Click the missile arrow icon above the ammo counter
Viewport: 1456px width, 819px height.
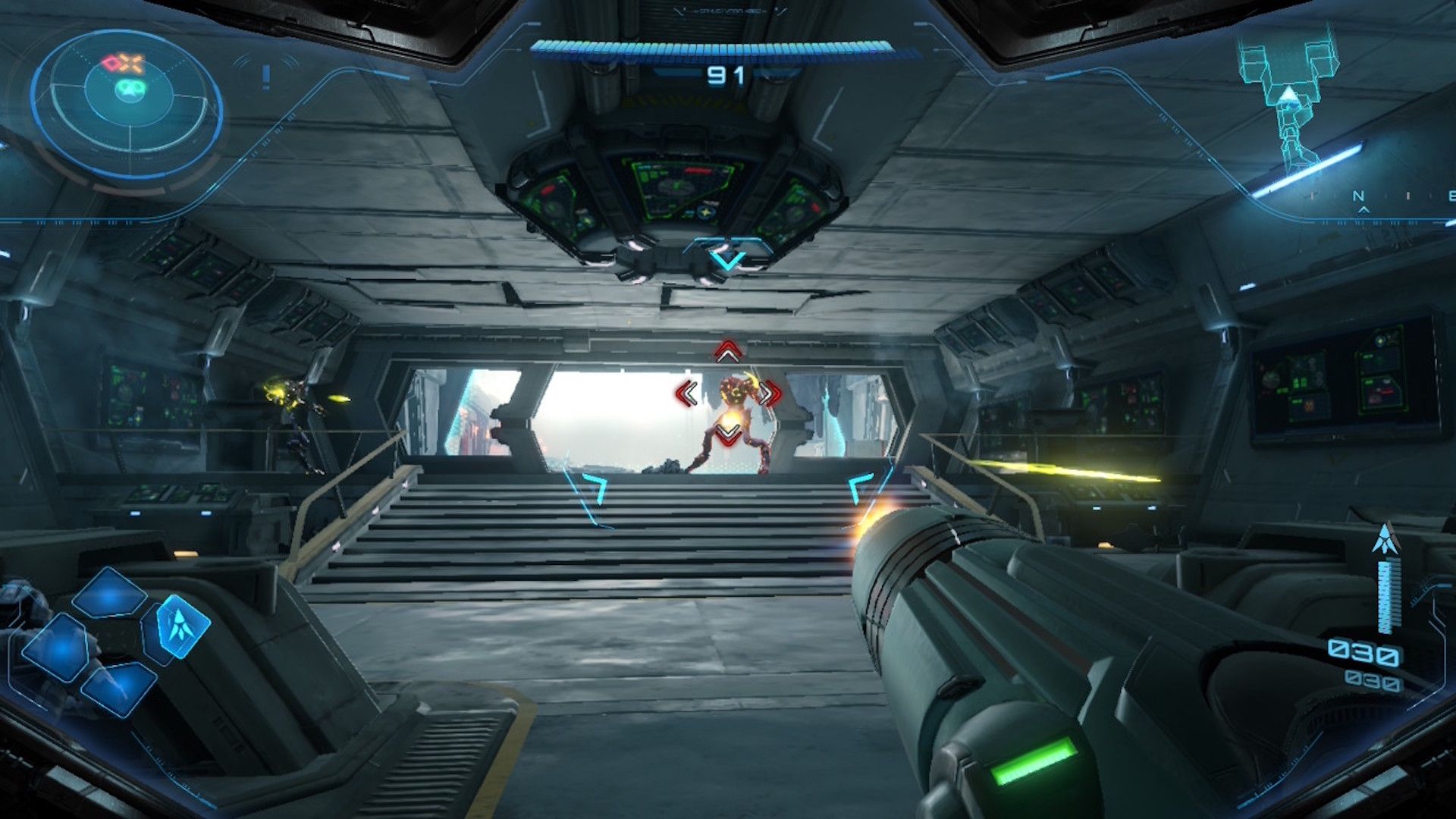point(1386,538)
